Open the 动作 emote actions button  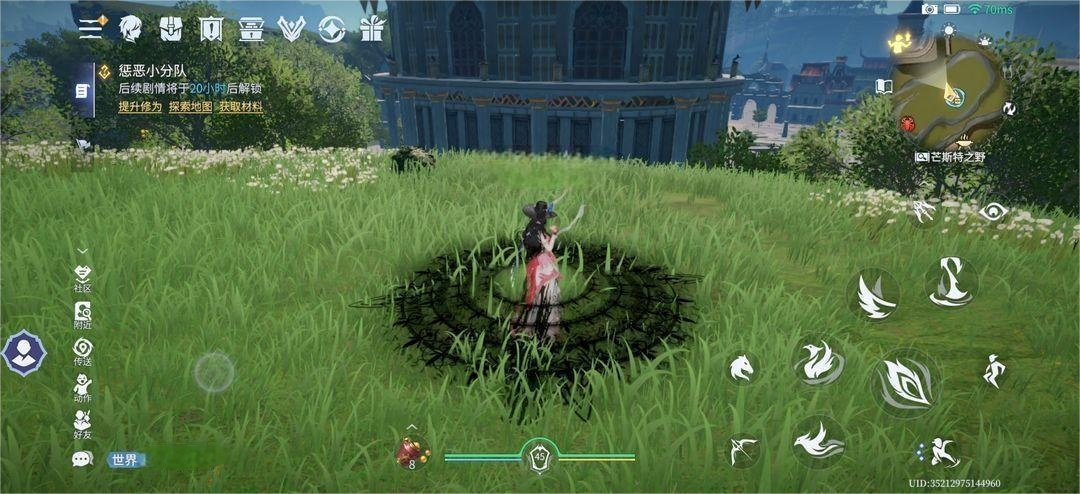click(x=83, y=388)
